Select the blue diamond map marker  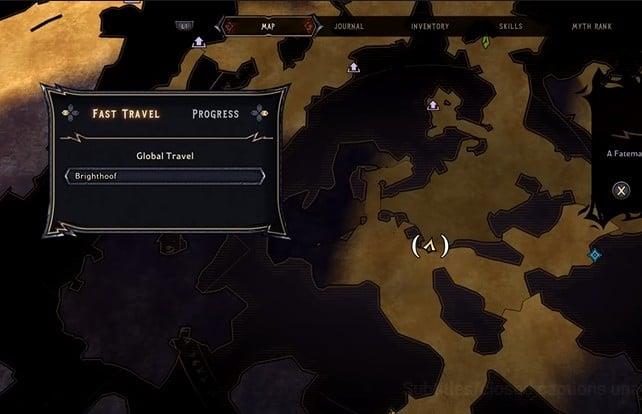pyautogui.click(x=595, y=255)
